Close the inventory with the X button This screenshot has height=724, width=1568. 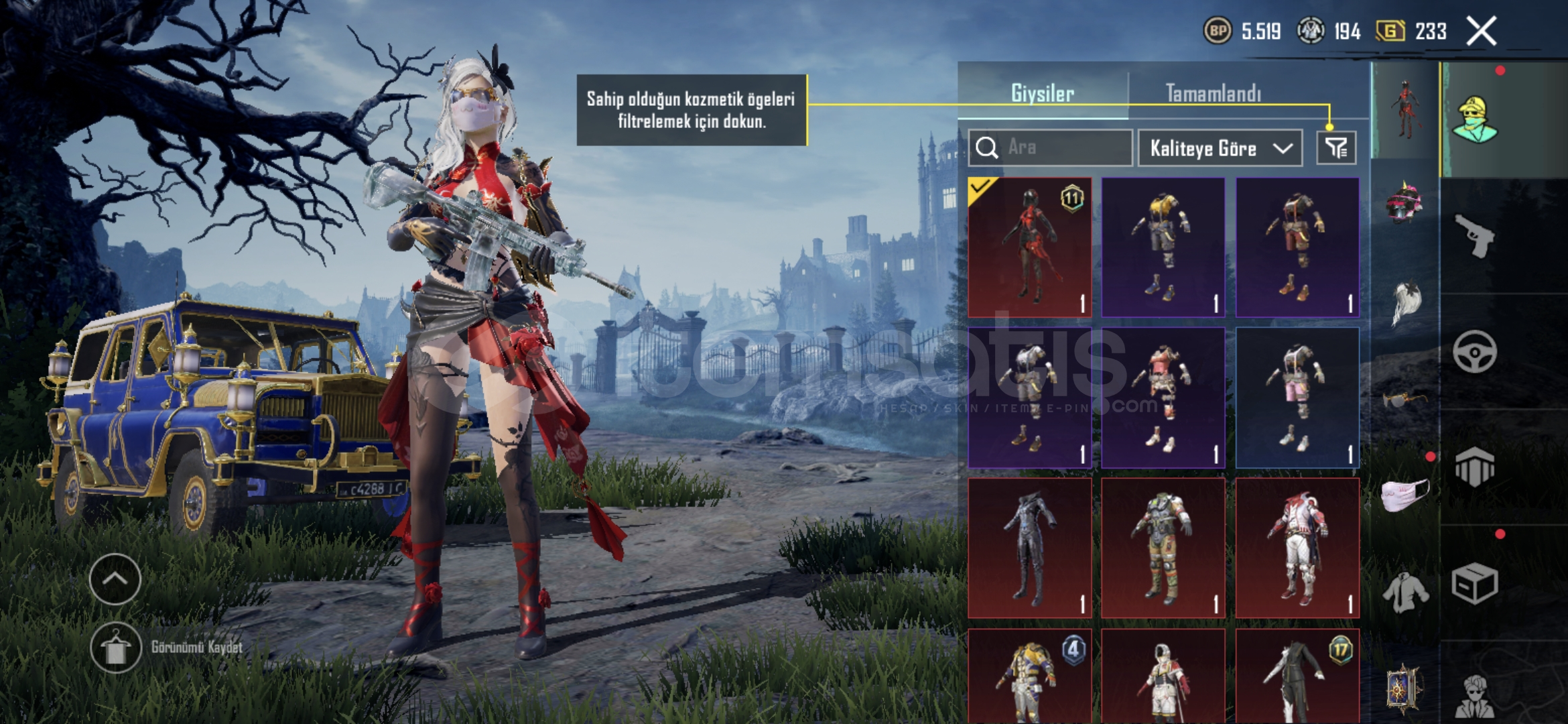click(x=1481, y=31)
